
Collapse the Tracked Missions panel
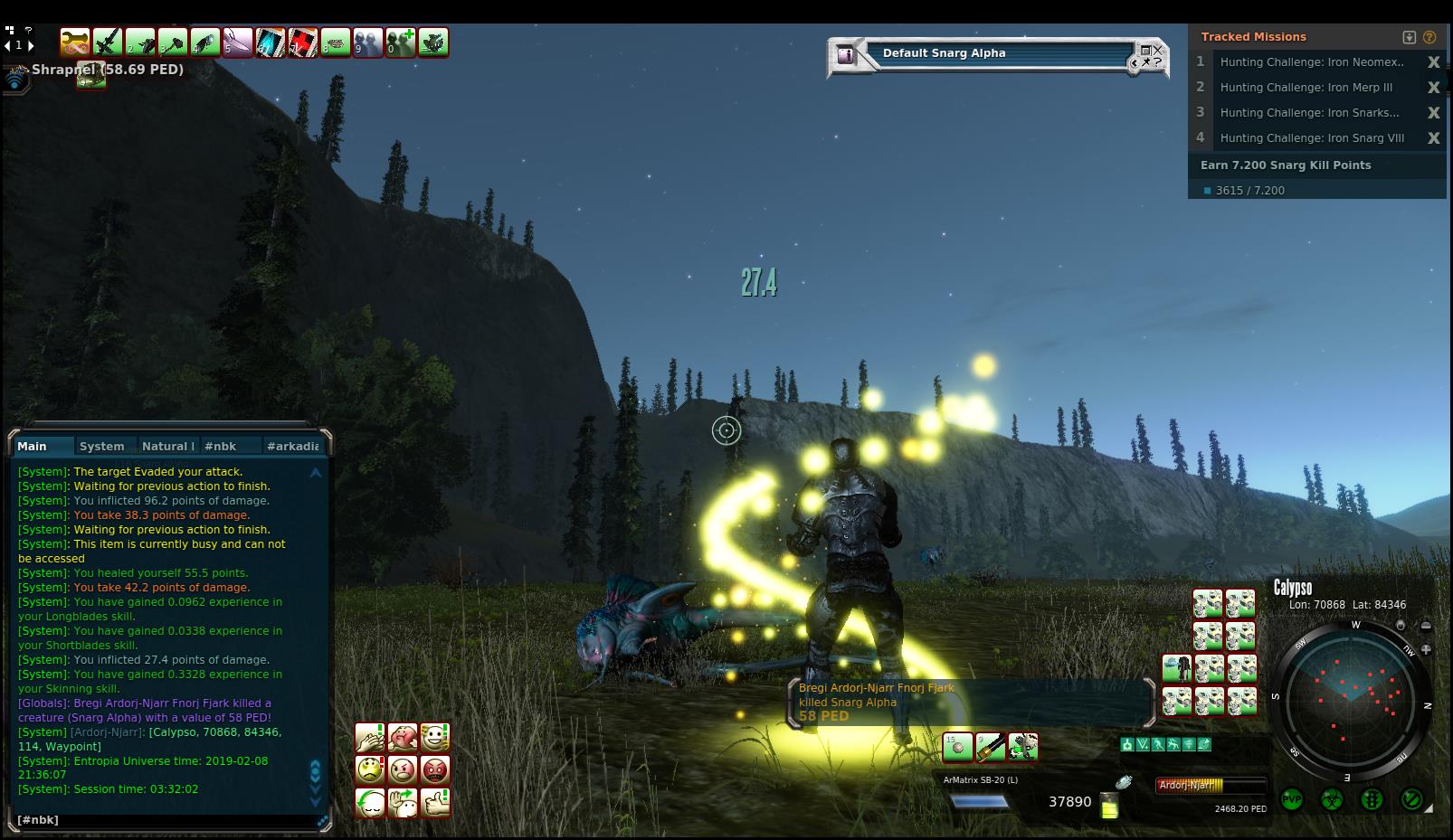(x=1409, y=37)
